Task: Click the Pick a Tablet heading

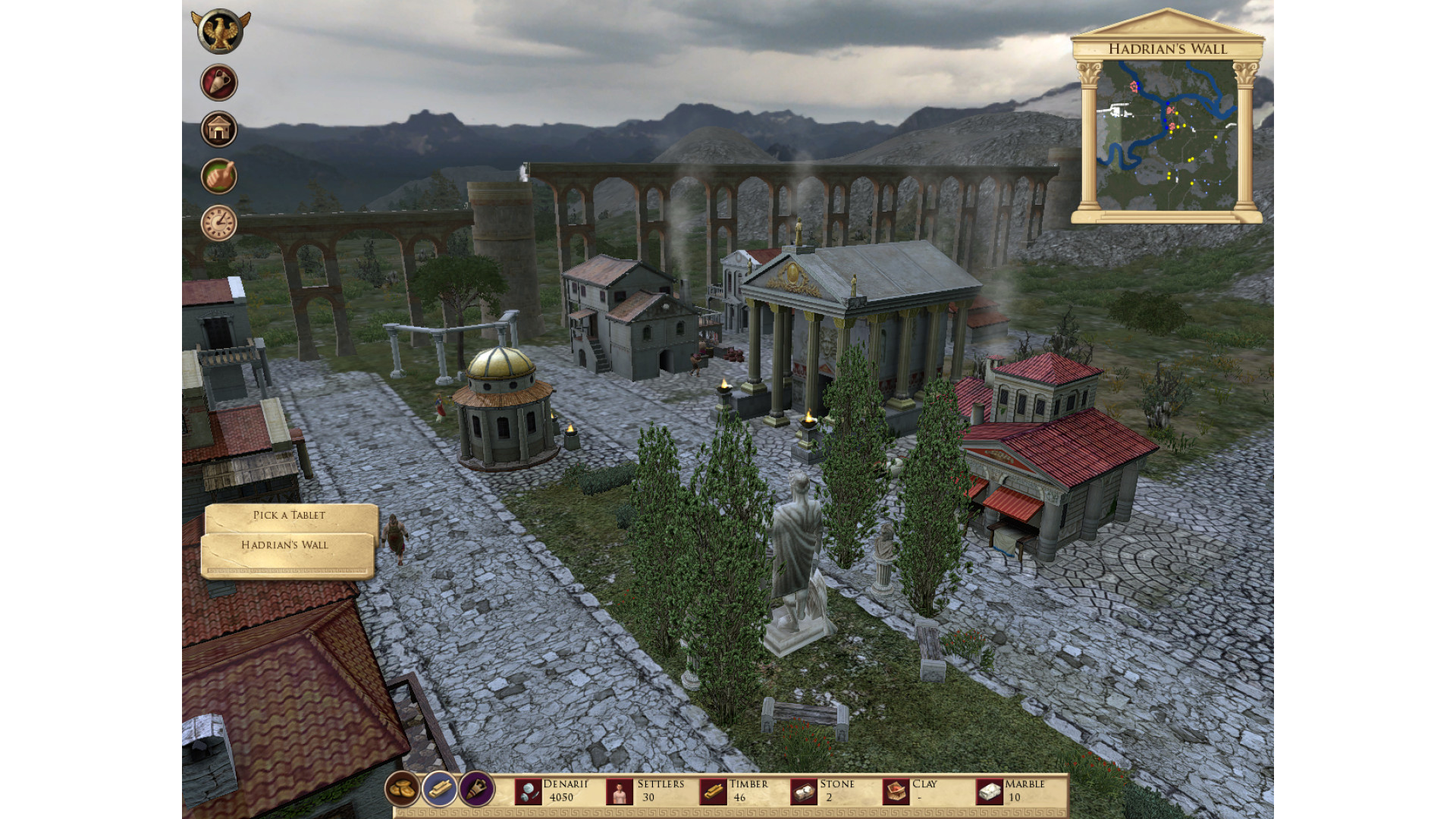Action: pyautogui.click(x=289, y=516)
